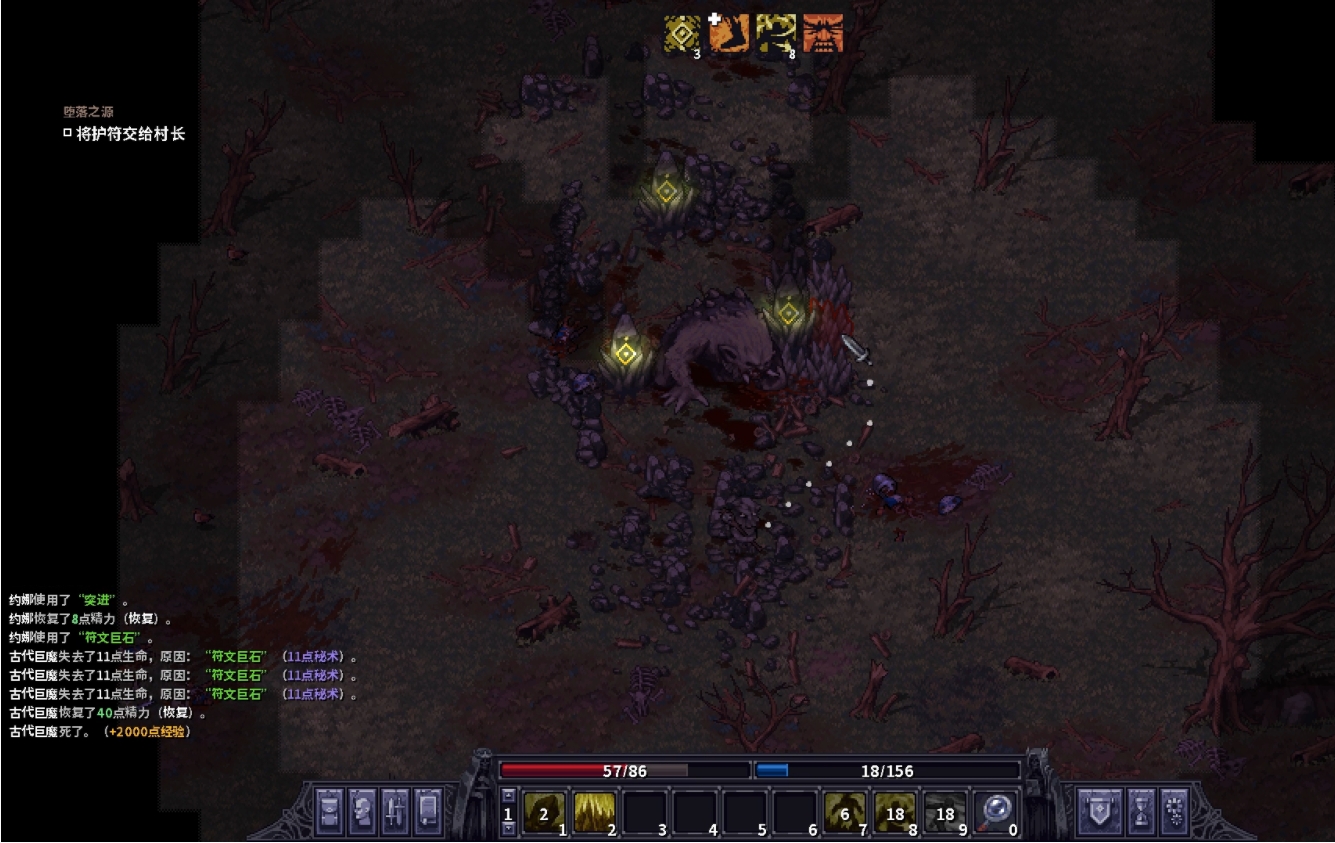Select the skill in hotbar slot 8
This screenshot has height=843, width=1335.
coord(894,812)
